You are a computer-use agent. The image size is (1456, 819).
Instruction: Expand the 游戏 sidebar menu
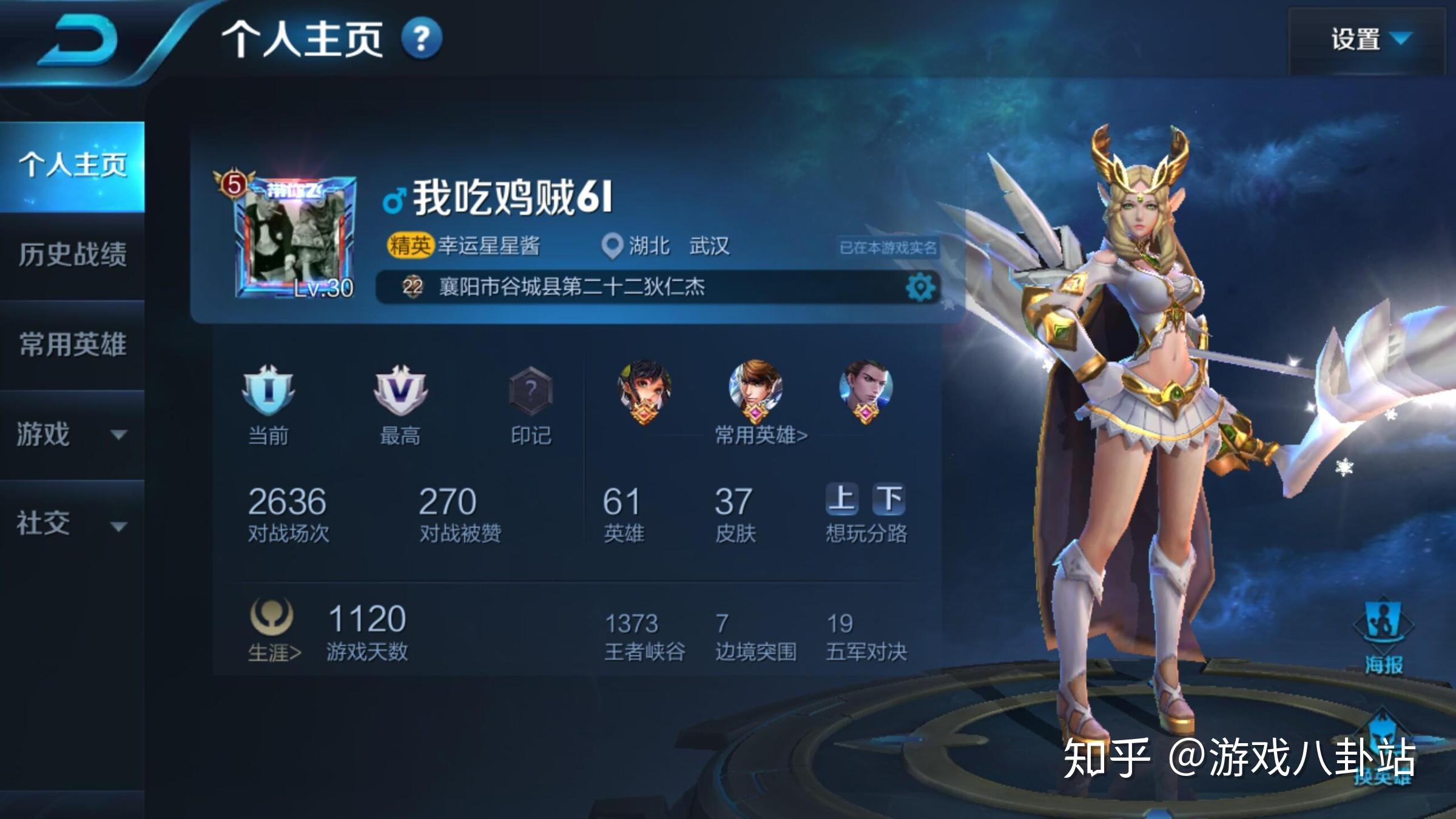tap(72, 434)
